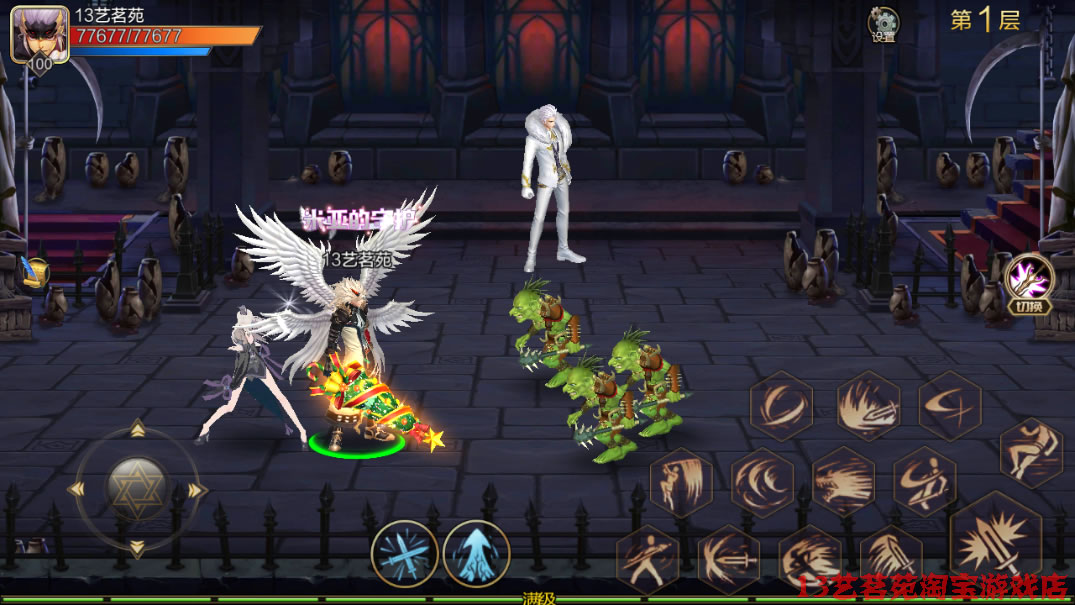Use the crossed crescent slash skill
This screenshot has width=1075, height=605.
point(949,405)
